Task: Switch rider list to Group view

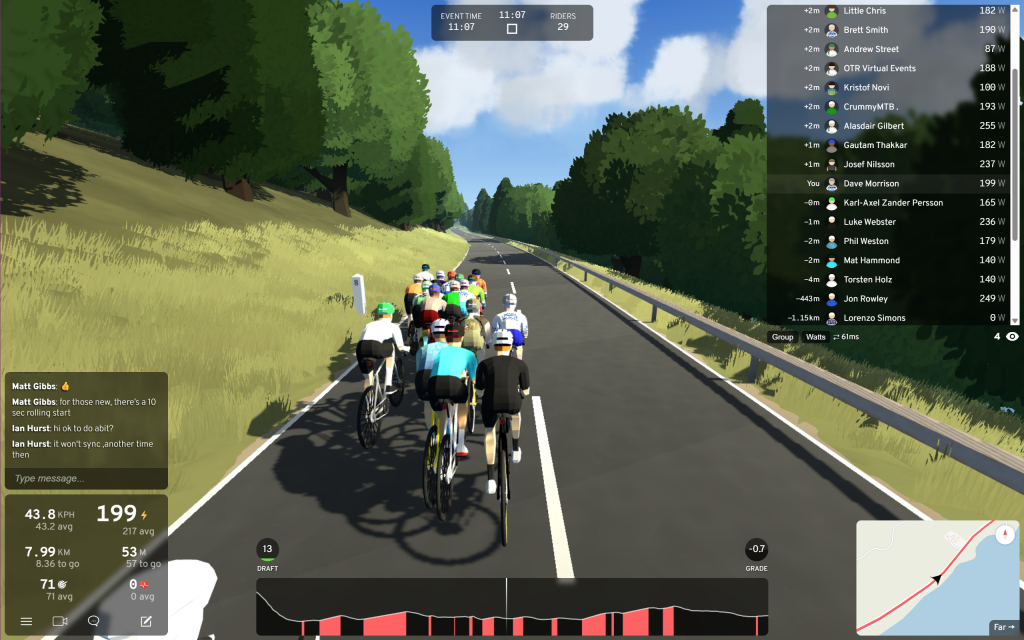Action: (783, 337)
